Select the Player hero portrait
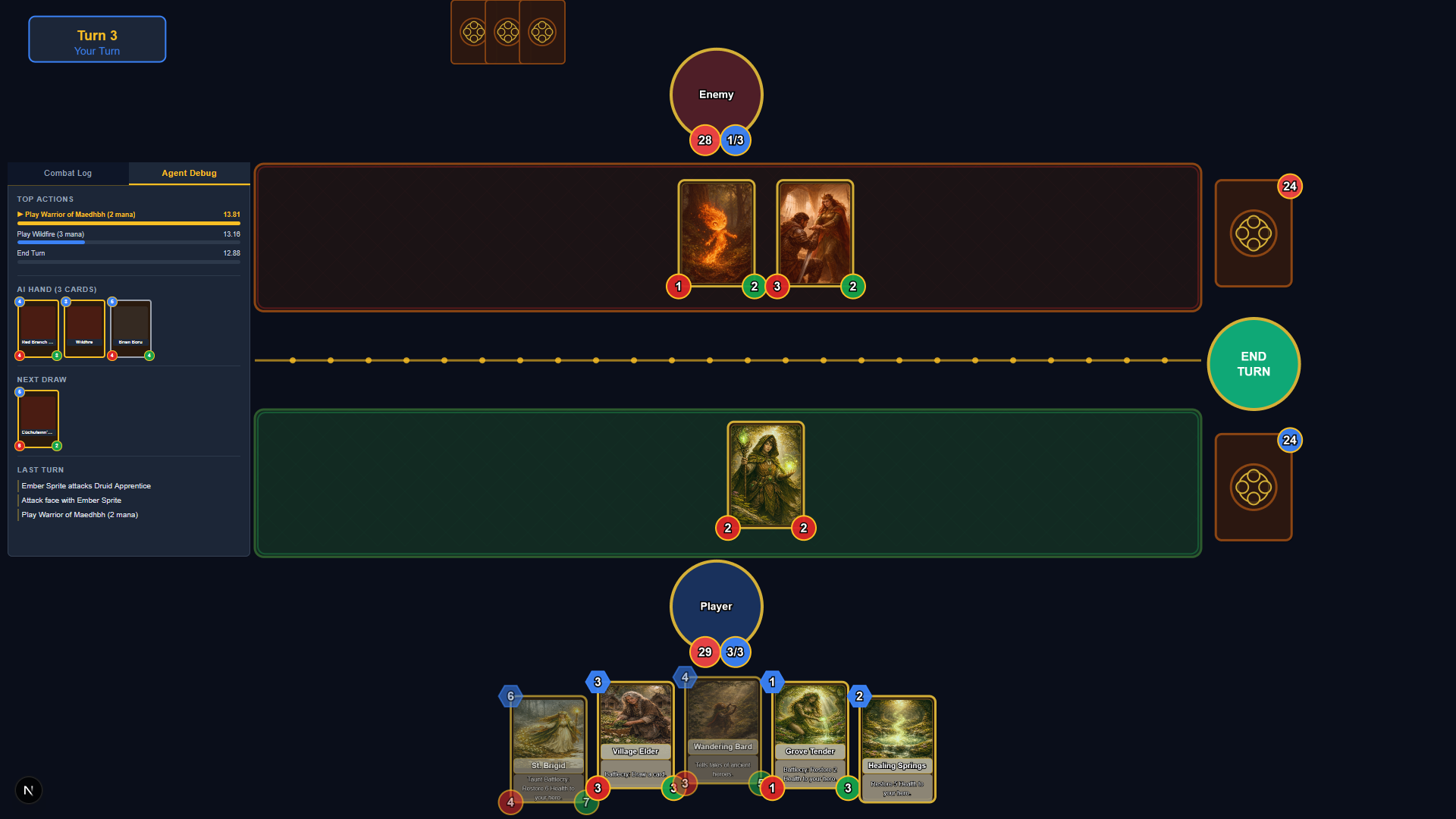1456x819 pixels. coord(715,606)
